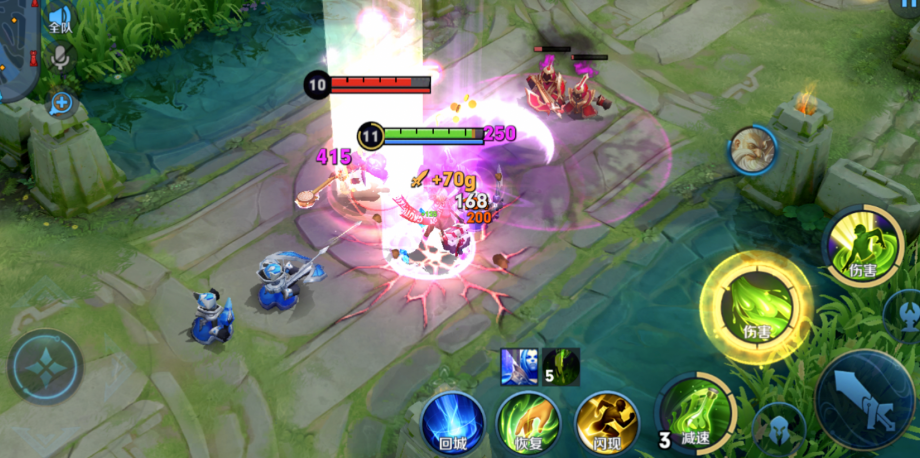Pause the match with the pause button

[x=903, y=7]
